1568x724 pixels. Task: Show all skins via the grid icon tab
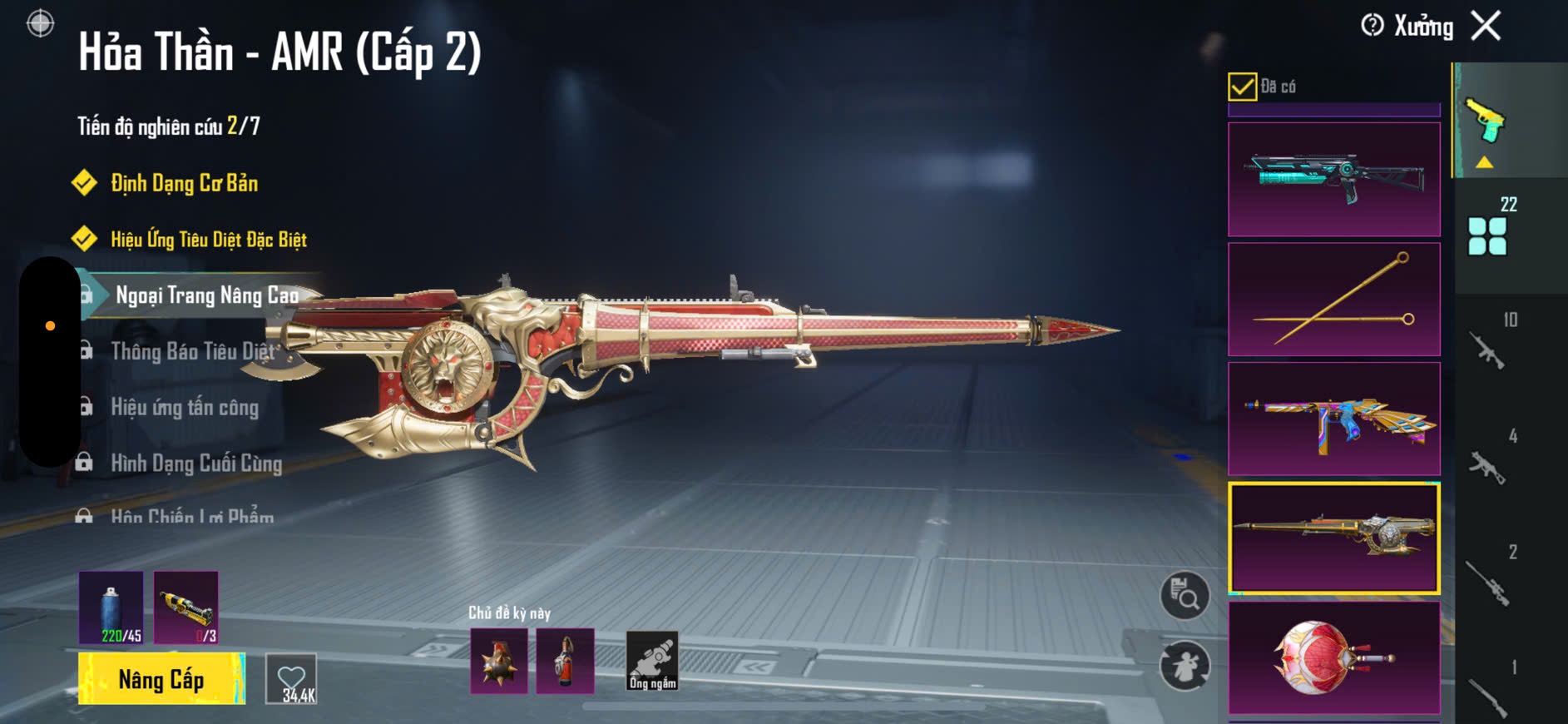(x=1487, y=236)
